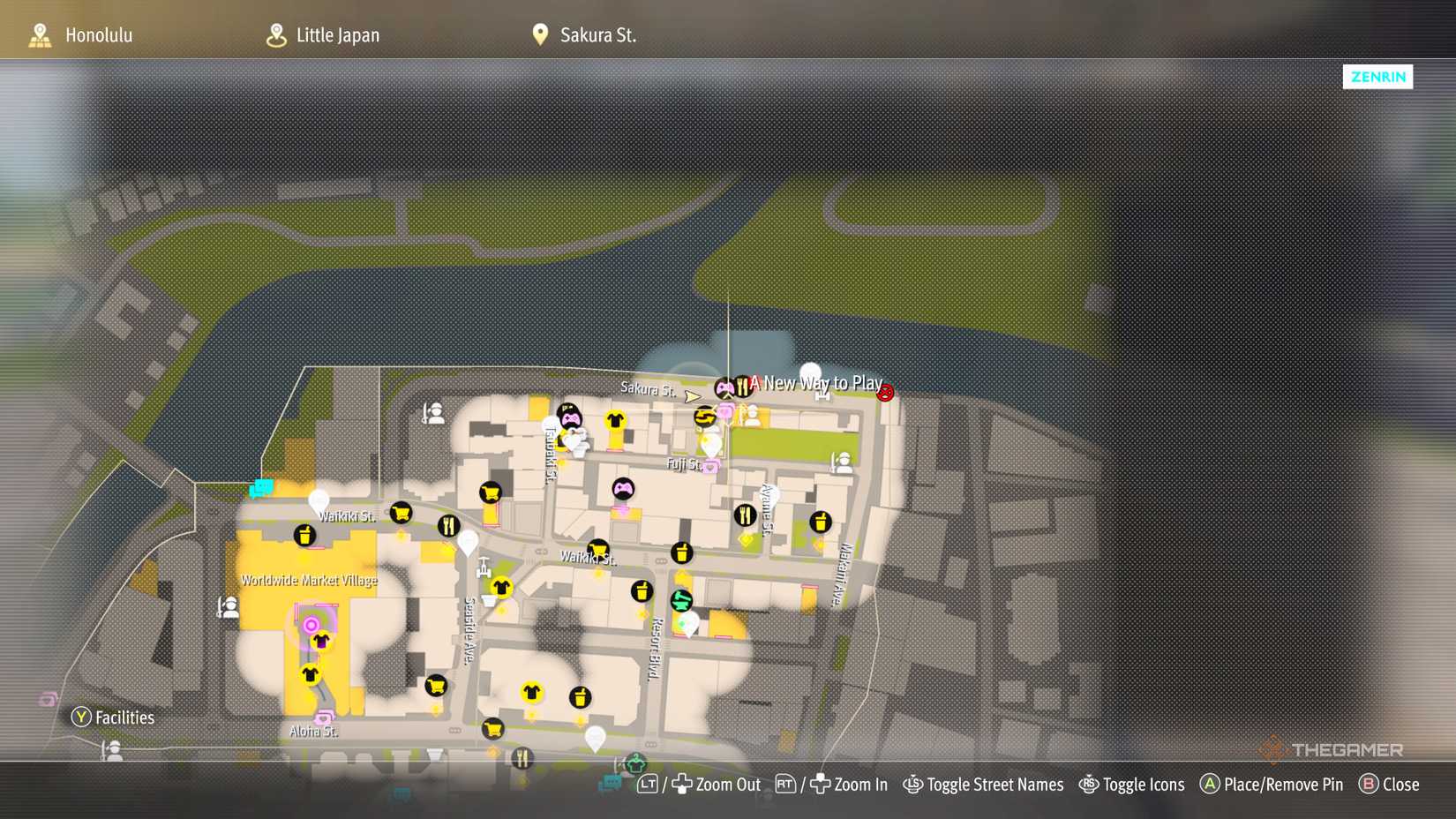The height and width of the screenshot is (819, 1456).
Task: Select the Honolulu breadcrumb entry
Action: coord(98,35)
